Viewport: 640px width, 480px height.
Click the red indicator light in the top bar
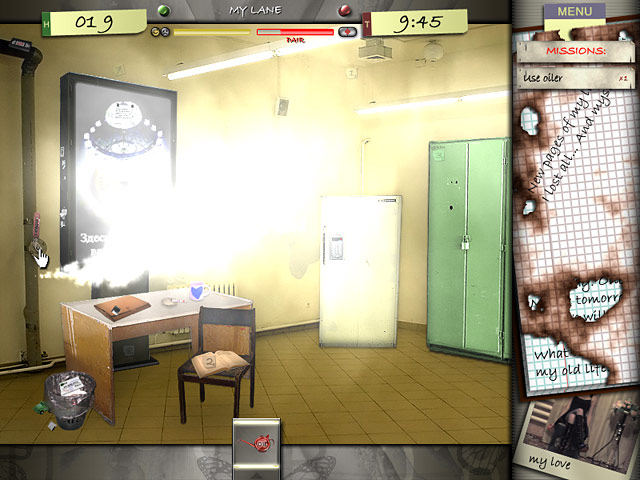click(x=345, y=12)
